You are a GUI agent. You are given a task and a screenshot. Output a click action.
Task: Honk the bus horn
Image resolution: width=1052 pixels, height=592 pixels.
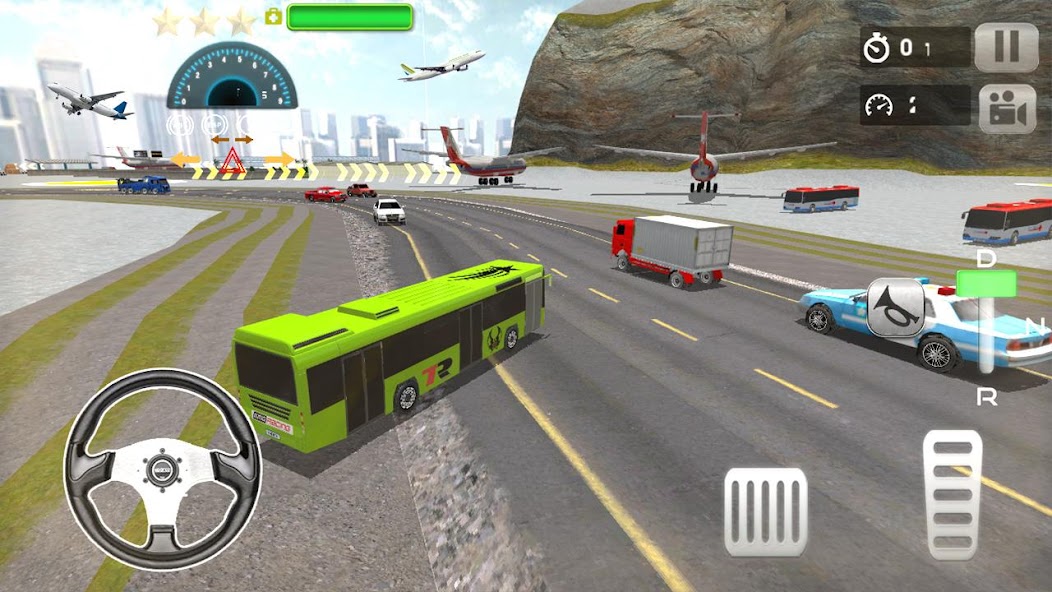pyautogui.click(x=895, y=307)
